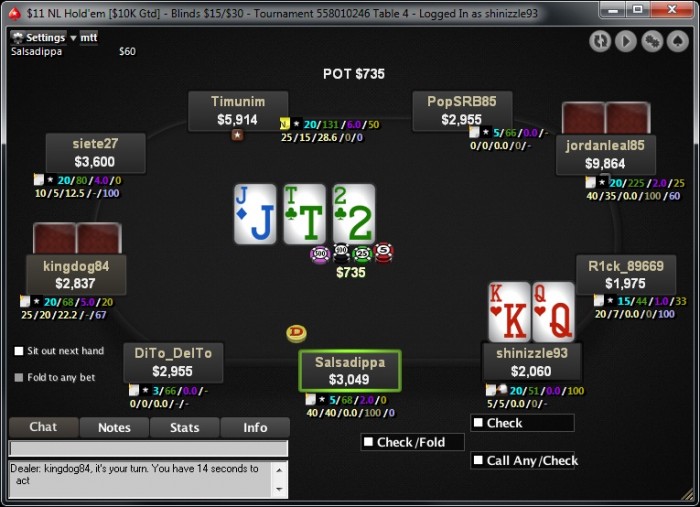Show the Stats tab
700x507 pixels.
coord(185,427)
